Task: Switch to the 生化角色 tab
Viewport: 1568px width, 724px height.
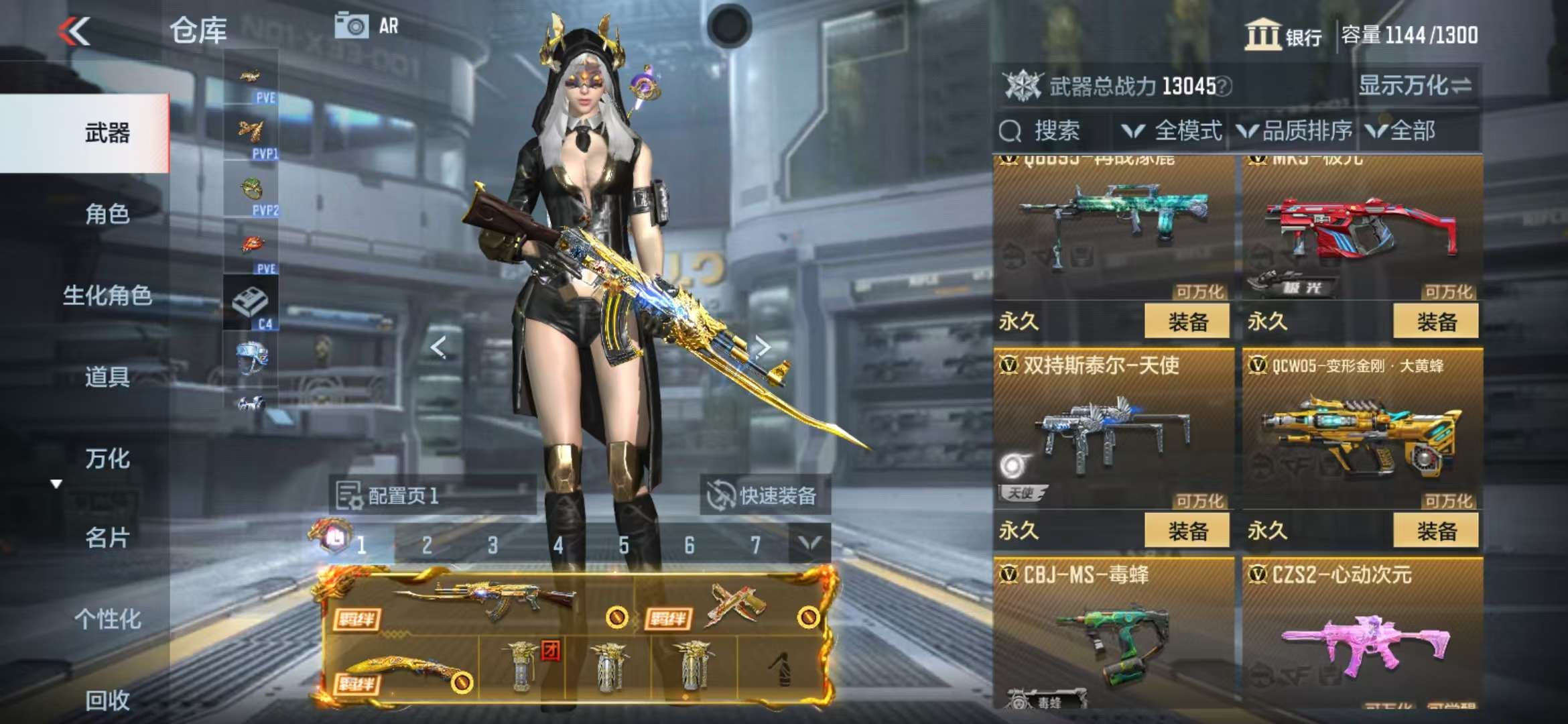Action: pos(107,296)
